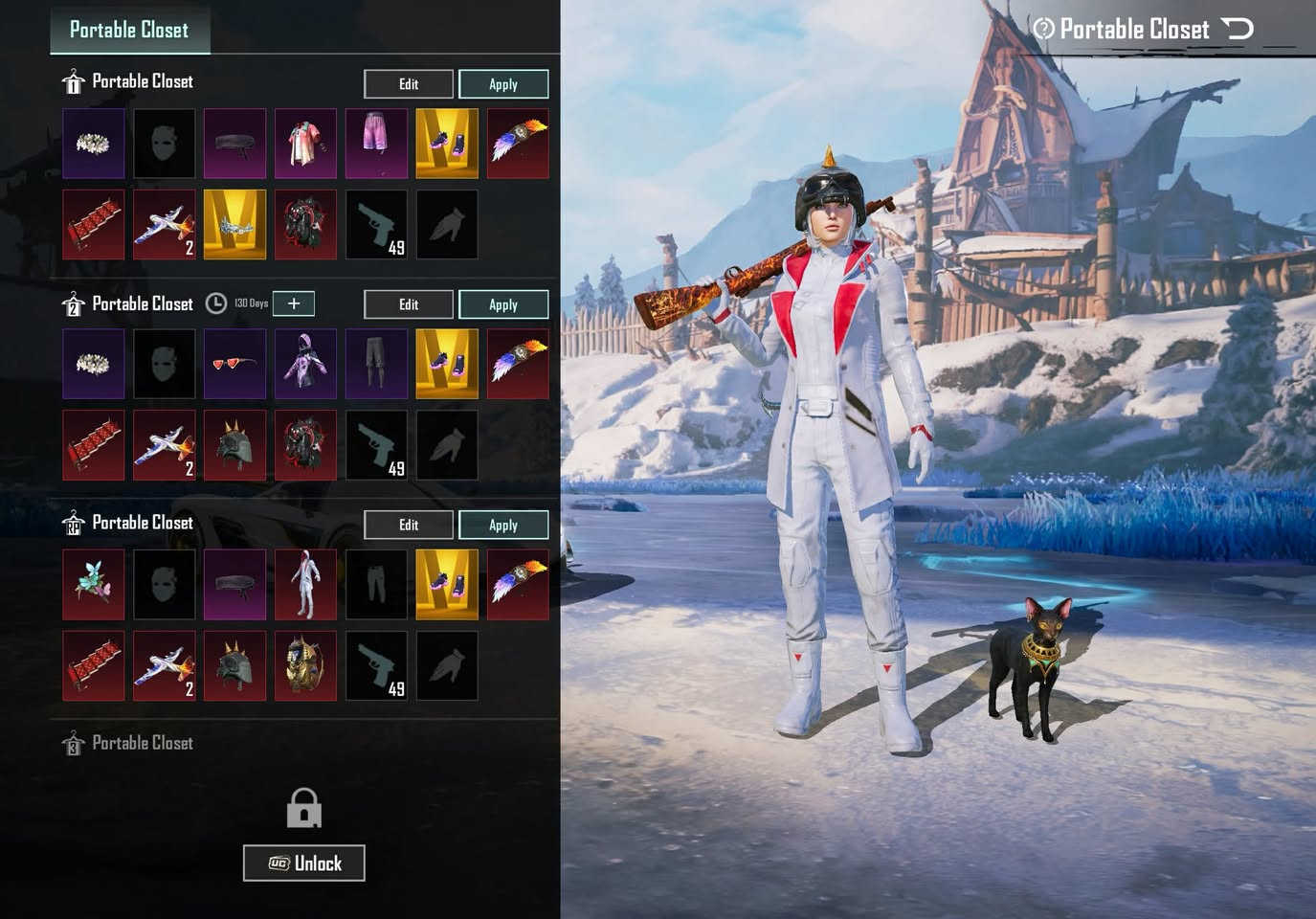Edit the second Portable Closet
The width and height of the screenshot is (1316, 919).
coord(409,304)
